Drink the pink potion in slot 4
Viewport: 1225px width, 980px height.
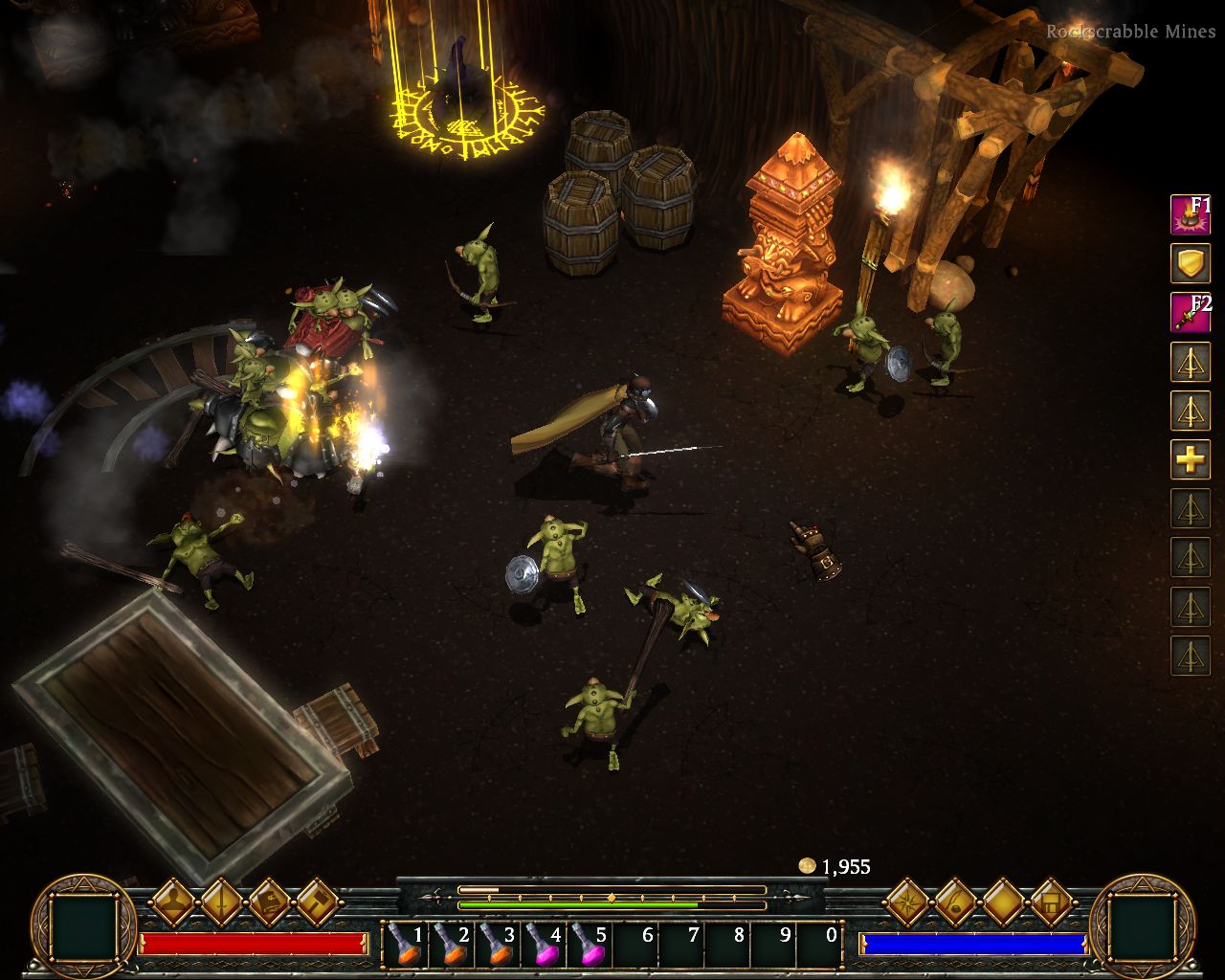pyautogui.click(x=544, y=945)
